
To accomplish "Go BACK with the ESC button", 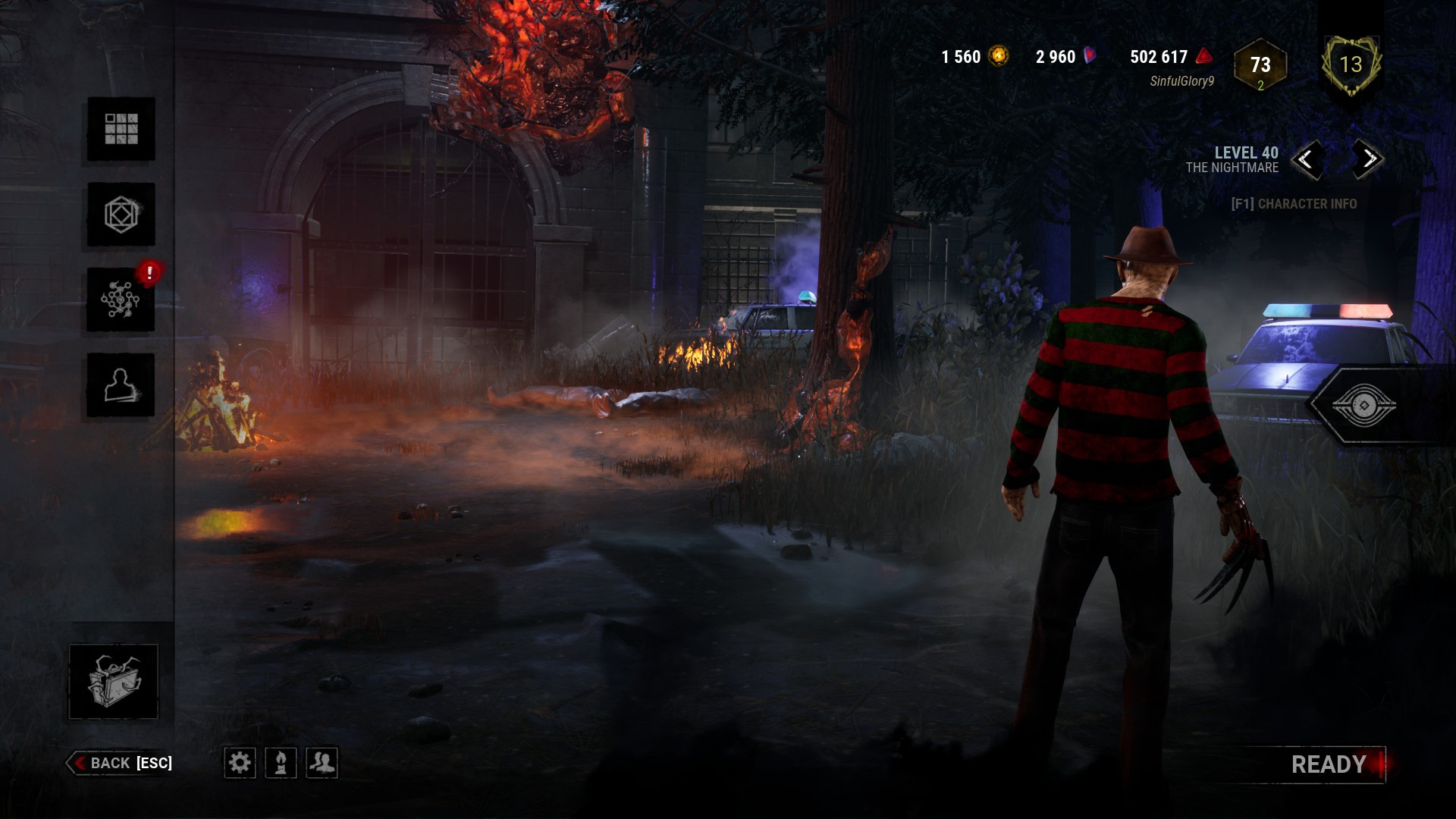I will click(121, 763).
